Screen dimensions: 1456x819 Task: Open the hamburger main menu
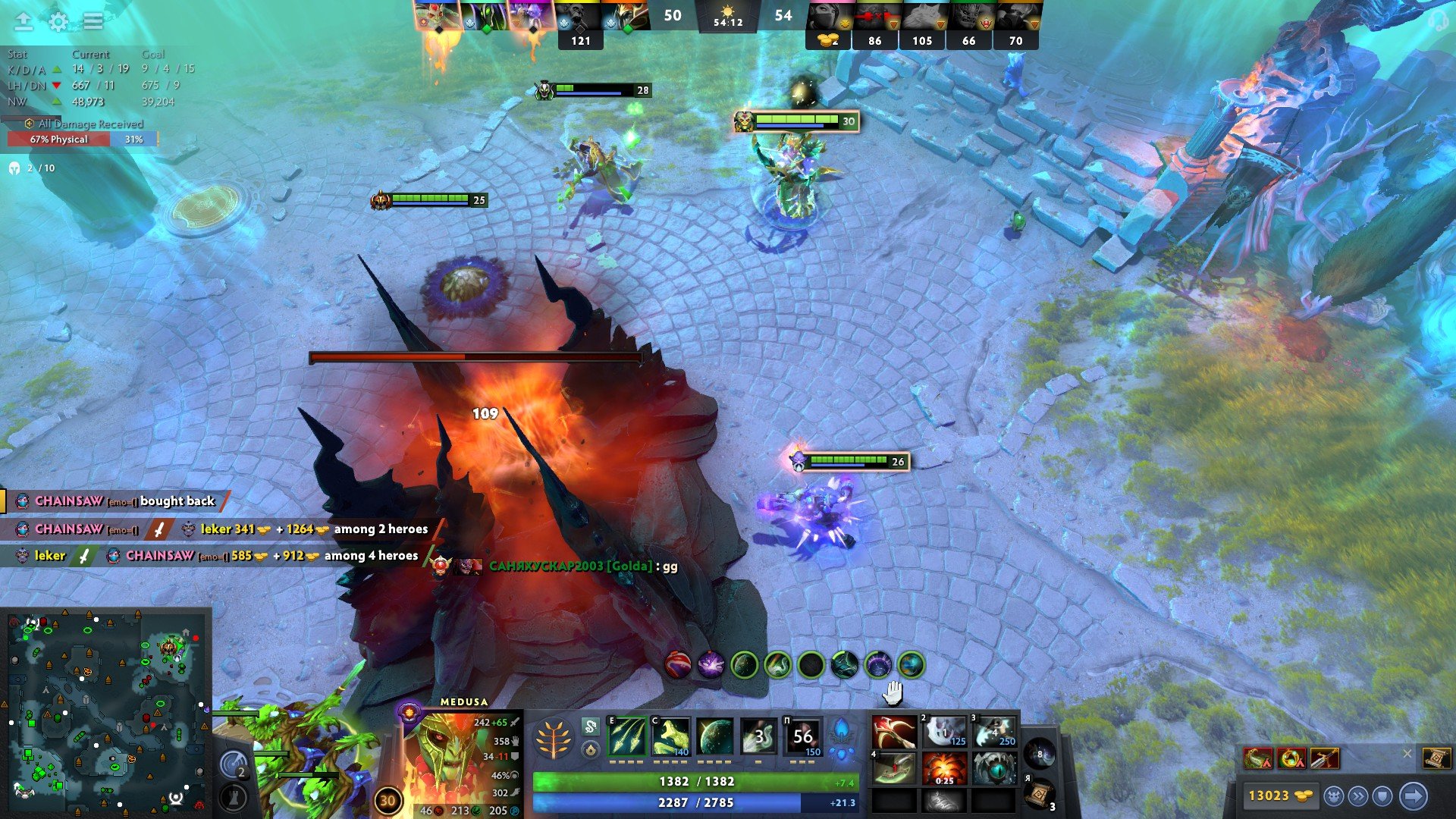[93, 21]
